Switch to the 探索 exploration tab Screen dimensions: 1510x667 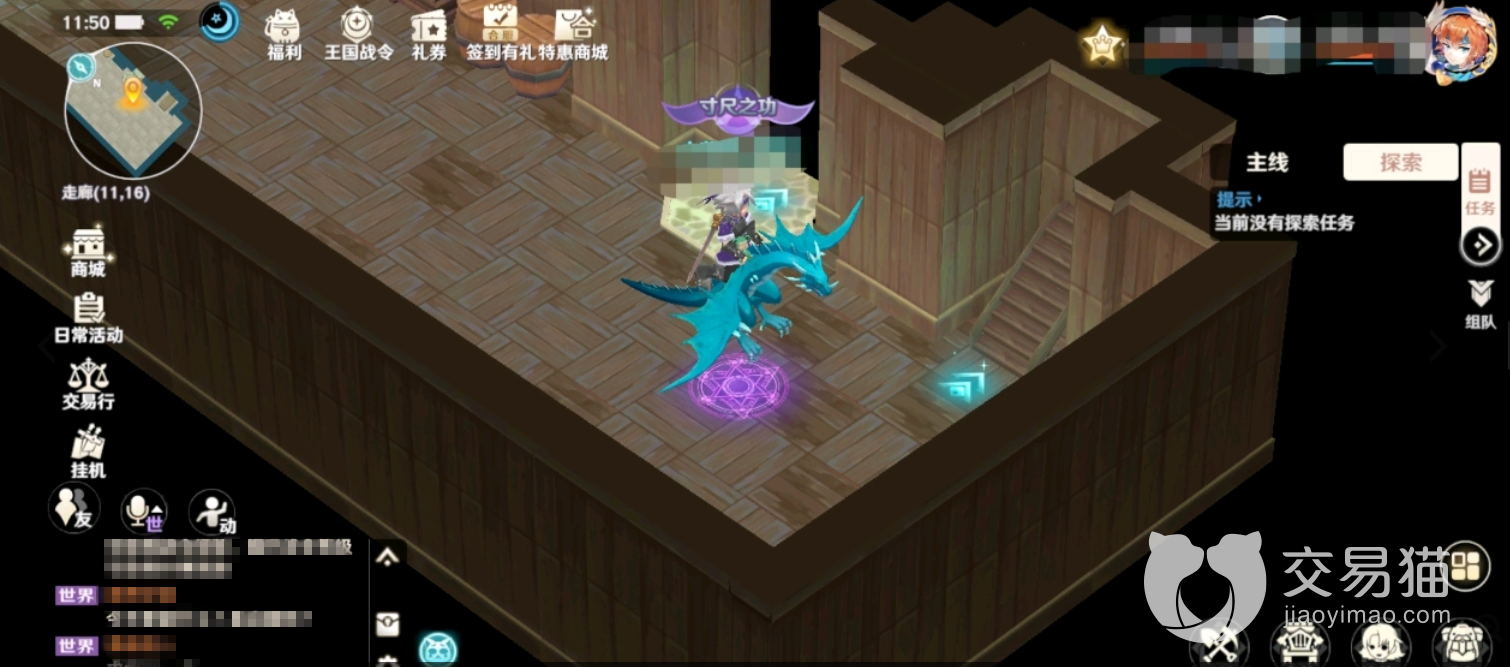tap(1400, 162)
